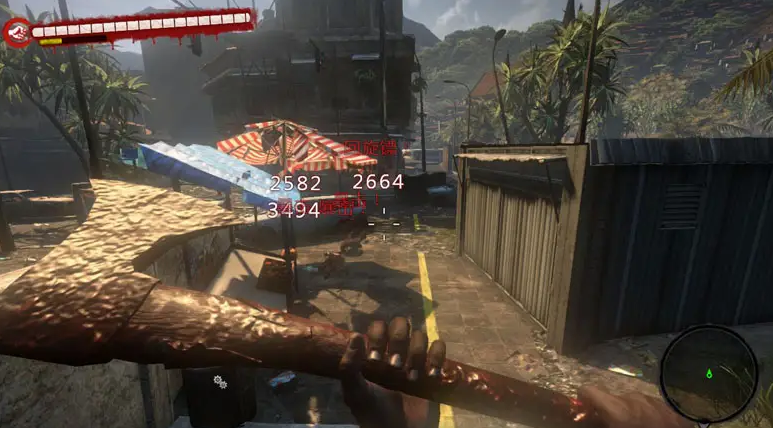Image resolution: width=773 pixels, height=428 pixels.
Task: Click the circular minimap
Action: click(x=709, y=373)
